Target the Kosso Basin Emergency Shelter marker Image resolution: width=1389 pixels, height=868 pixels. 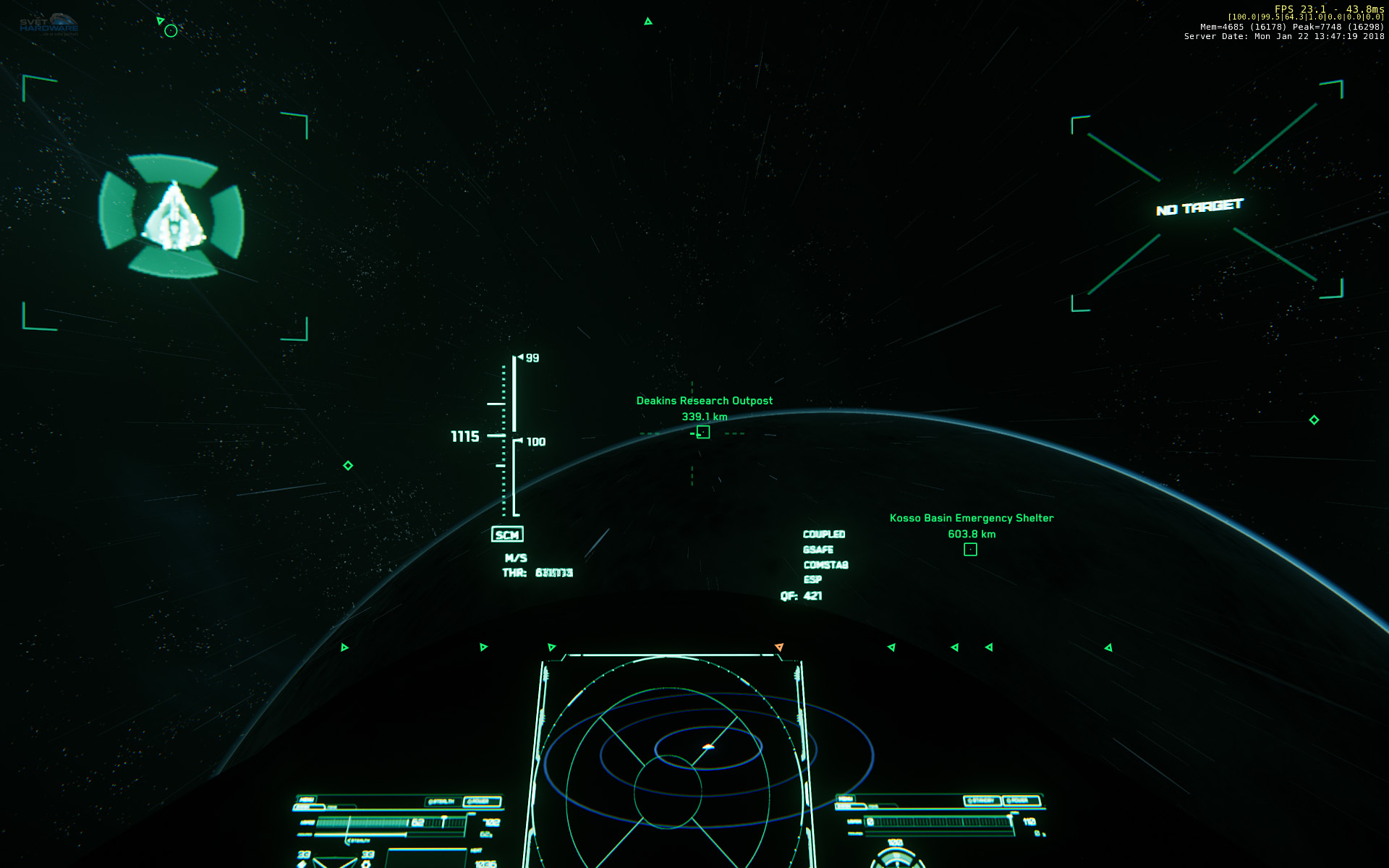pyautogui.click(x=970, y=550)
